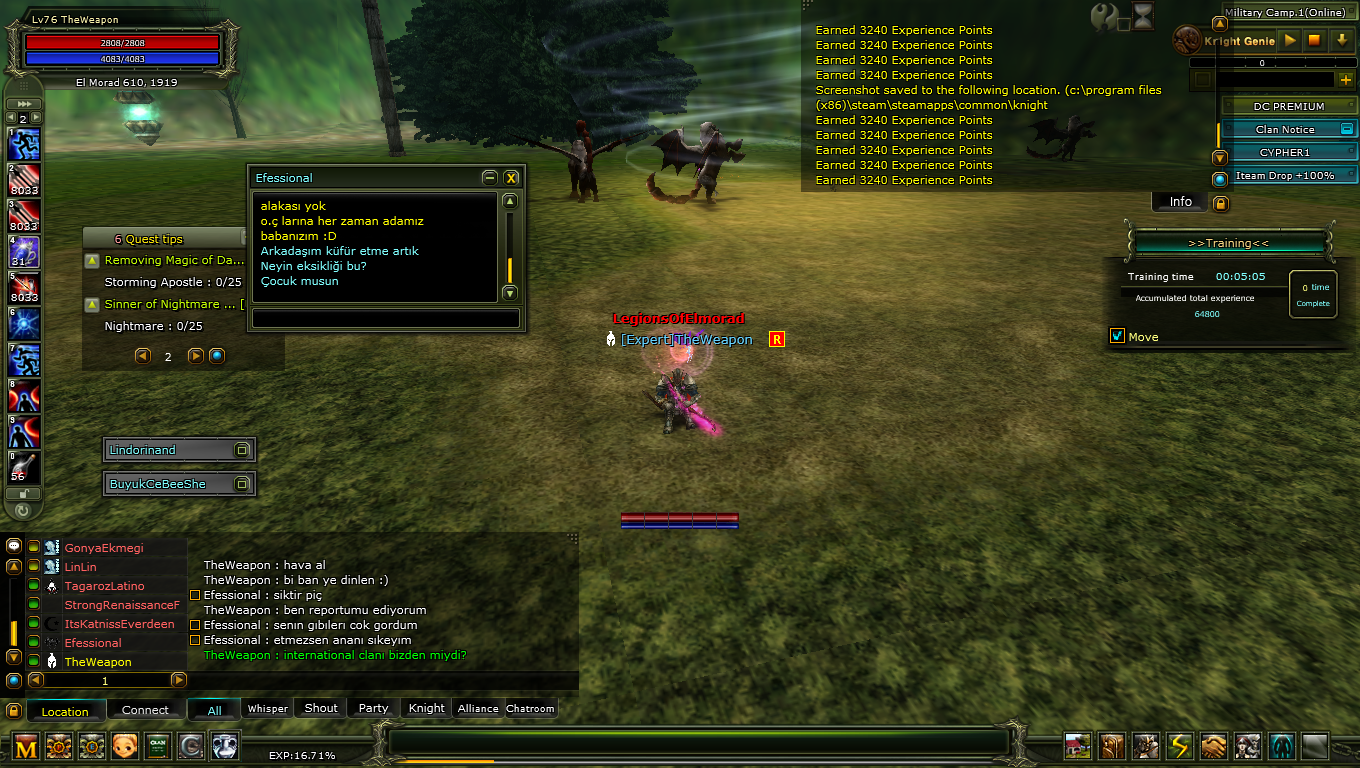Viewport: 1360px width, 768px height.
Task: Minimize the Efessional chat window
Action: coord(489,178)
